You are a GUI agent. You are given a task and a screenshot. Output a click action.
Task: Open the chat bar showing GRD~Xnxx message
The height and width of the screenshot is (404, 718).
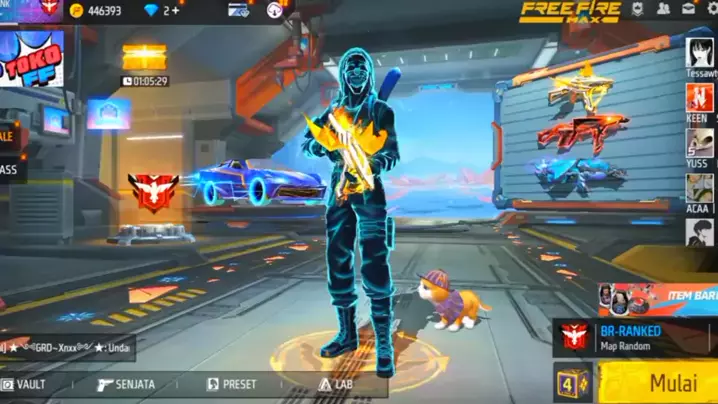pyautogui.click(x=66, y=347)
